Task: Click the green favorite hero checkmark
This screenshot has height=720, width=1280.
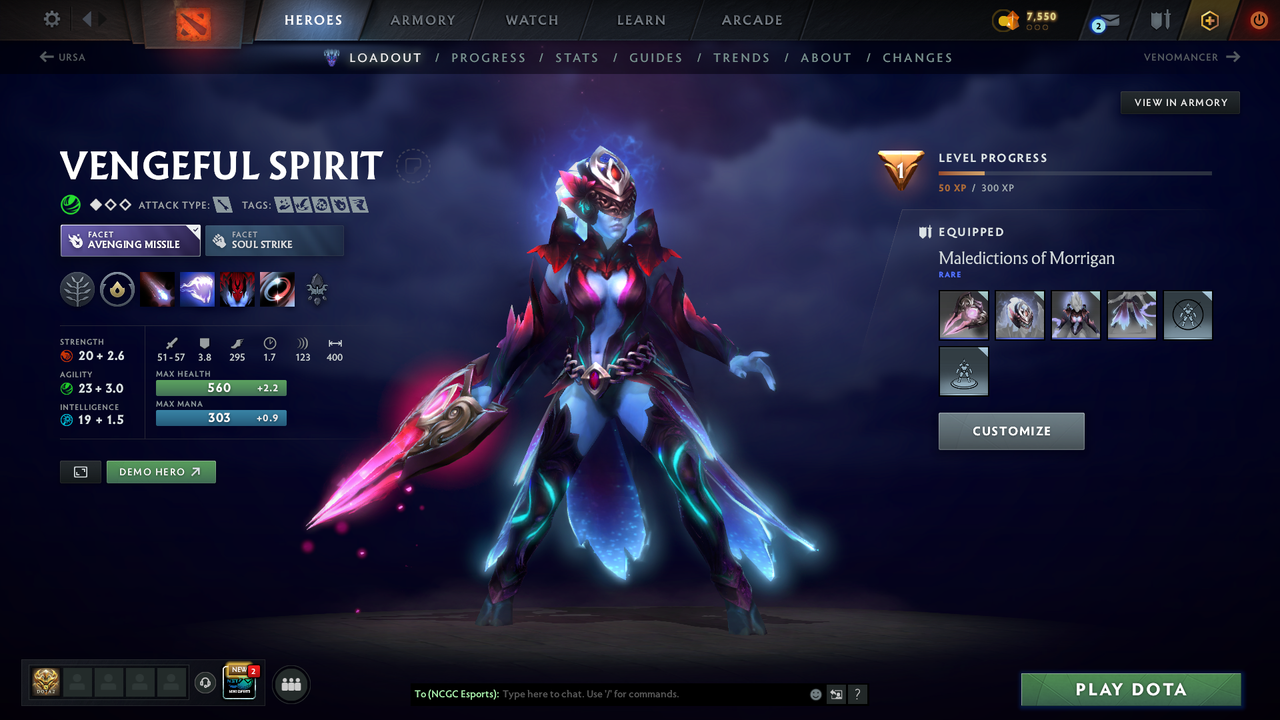Action: (x=70, y=204)
